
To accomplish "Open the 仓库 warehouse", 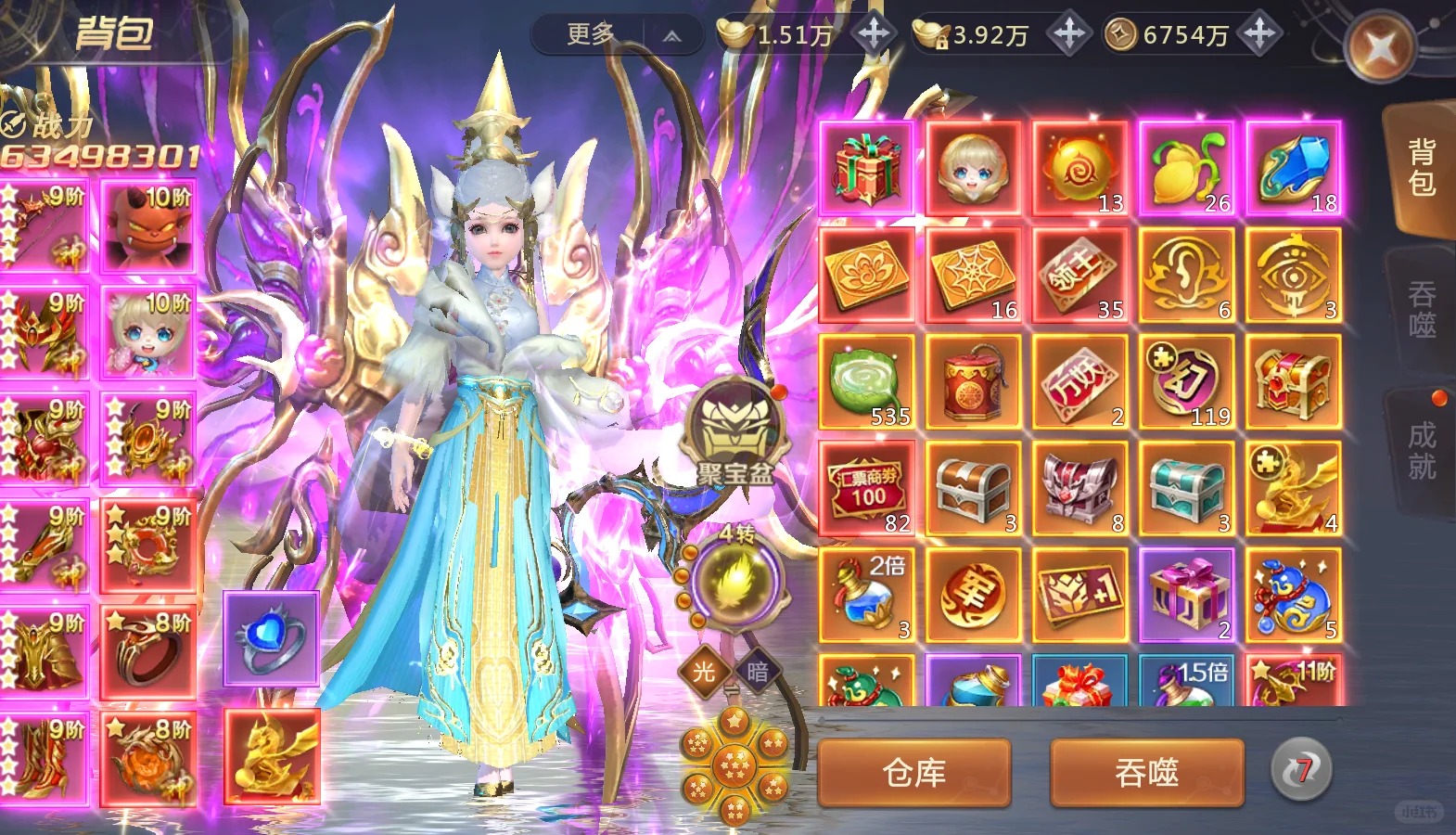I will pos(913,772).
